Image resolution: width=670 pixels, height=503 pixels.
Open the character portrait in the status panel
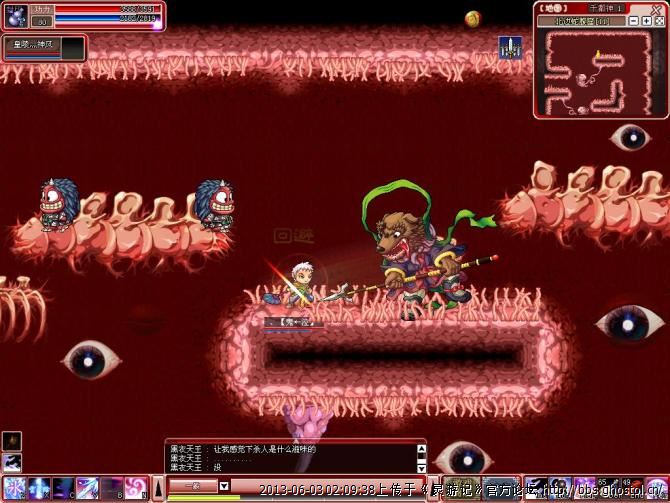point(14,16)
